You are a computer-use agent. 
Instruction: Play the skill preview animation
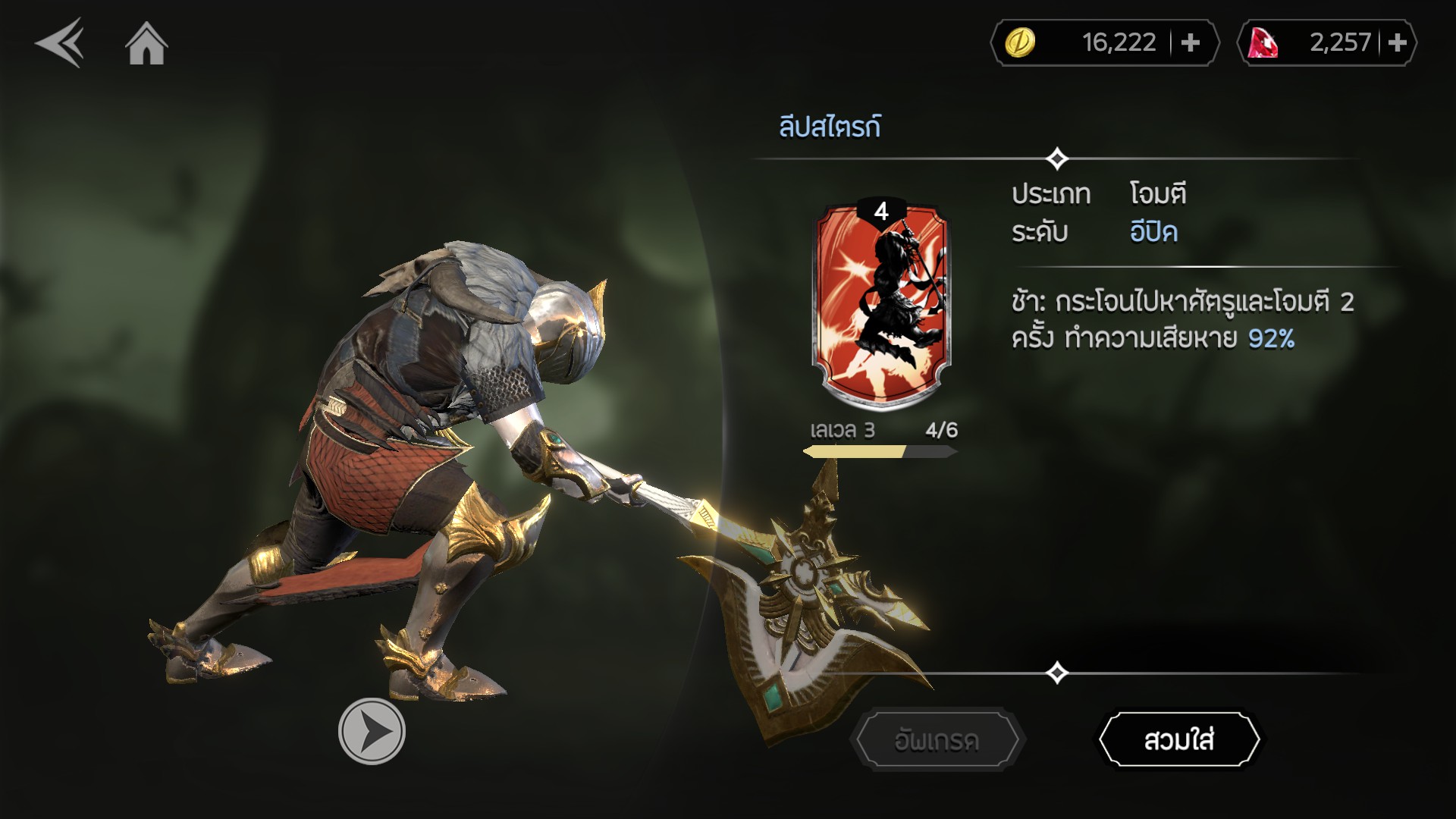click(372, 731)
